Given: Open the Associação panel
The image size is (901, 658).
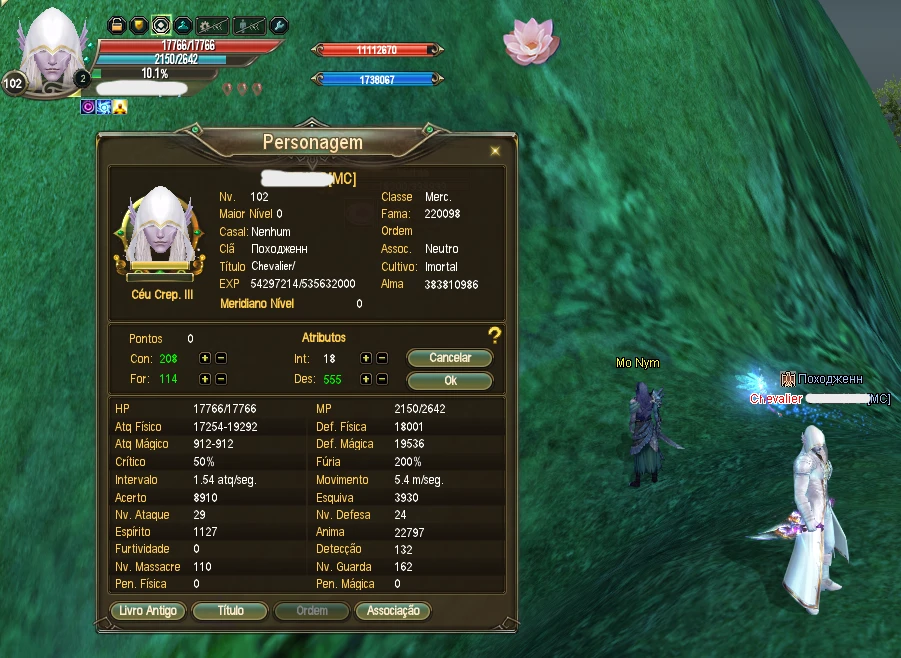Looking at the screenshot, I should click(393, 611).
